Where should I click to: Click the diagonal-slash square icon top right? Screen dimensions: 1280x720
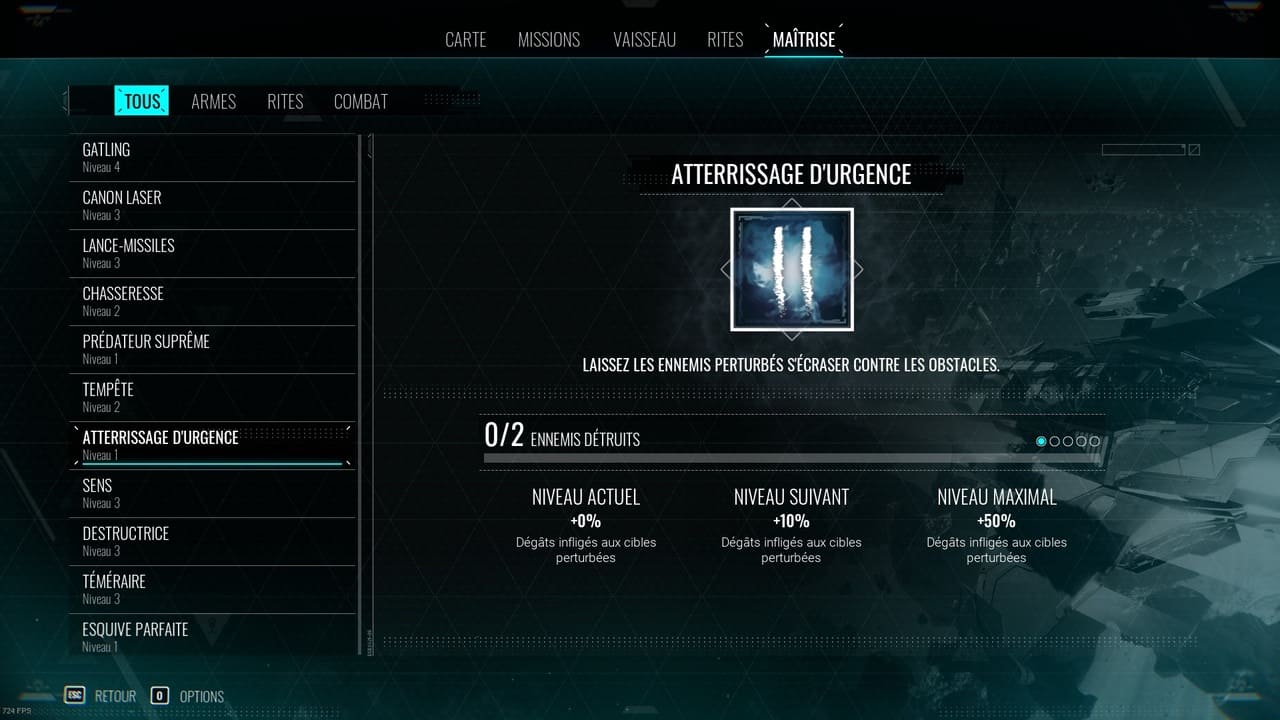point(1193,148)
